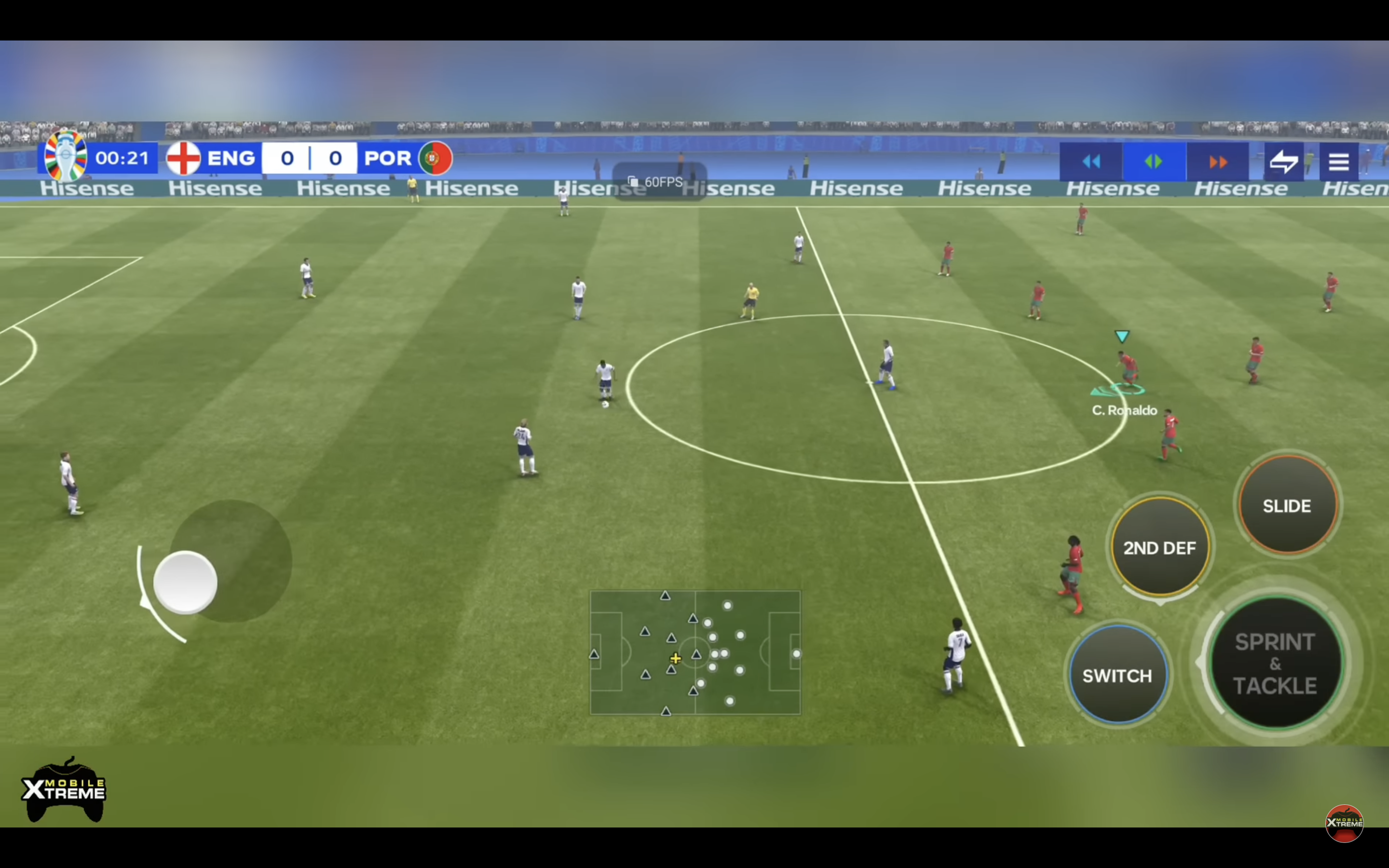The height and width of the screenshot is (868, 1389).
Task: Tap the orange fast-forward icon
Action: [x=1219, y=162]
